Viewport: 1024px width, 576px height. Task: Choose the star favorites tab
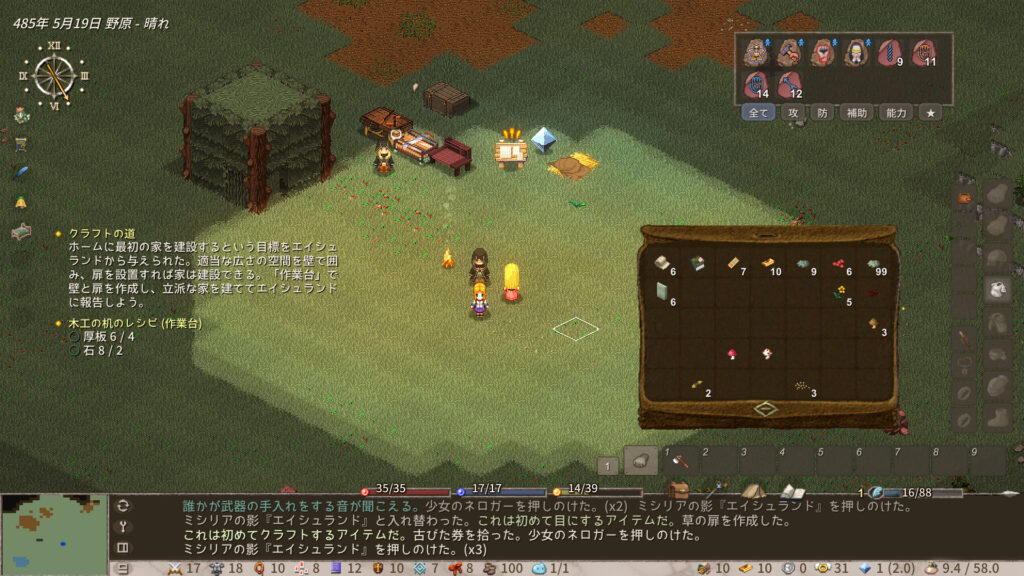(x=930, y=113)
